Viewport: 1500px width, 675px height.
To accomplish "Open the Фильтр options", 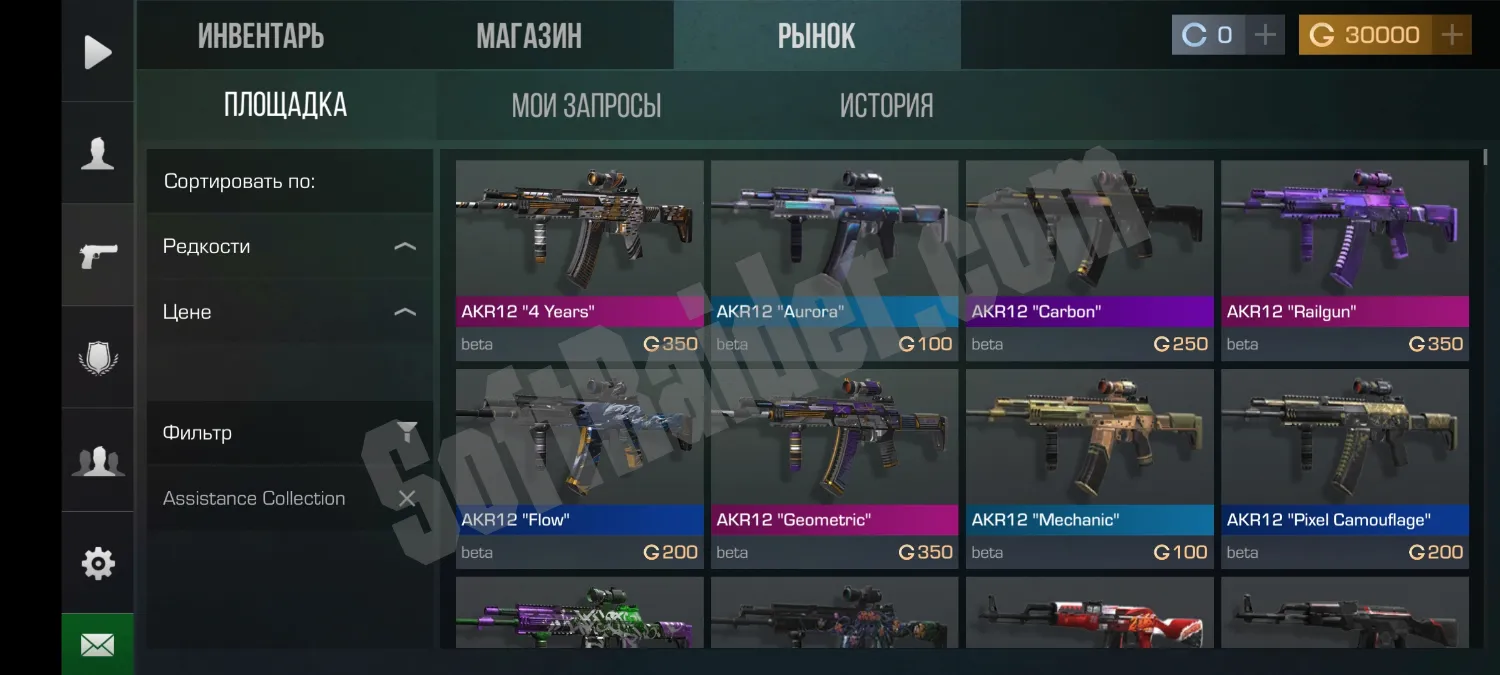I will click(289, 433).
